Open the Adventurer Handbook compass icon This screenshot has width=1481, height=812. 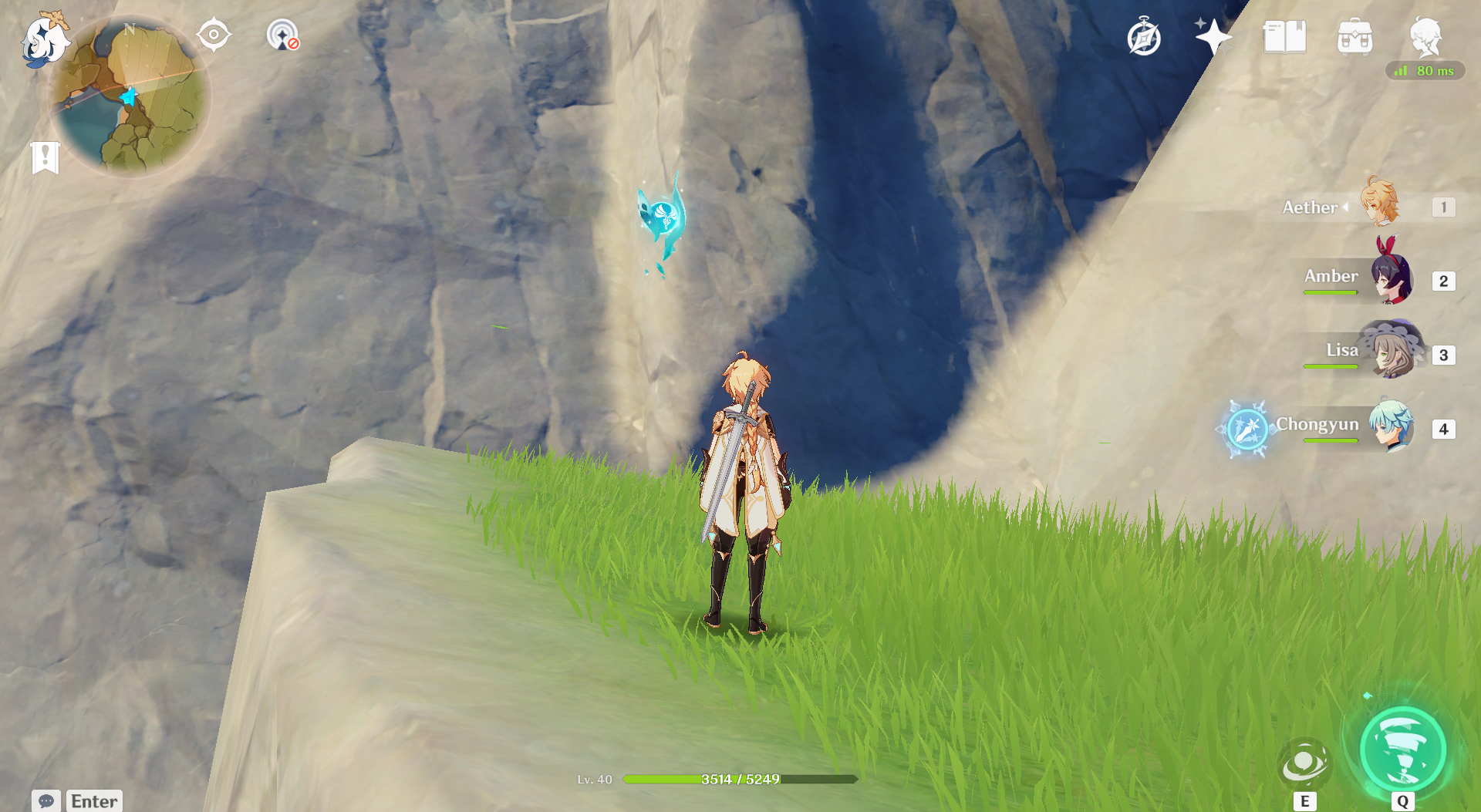click(x=1143, y=38)
